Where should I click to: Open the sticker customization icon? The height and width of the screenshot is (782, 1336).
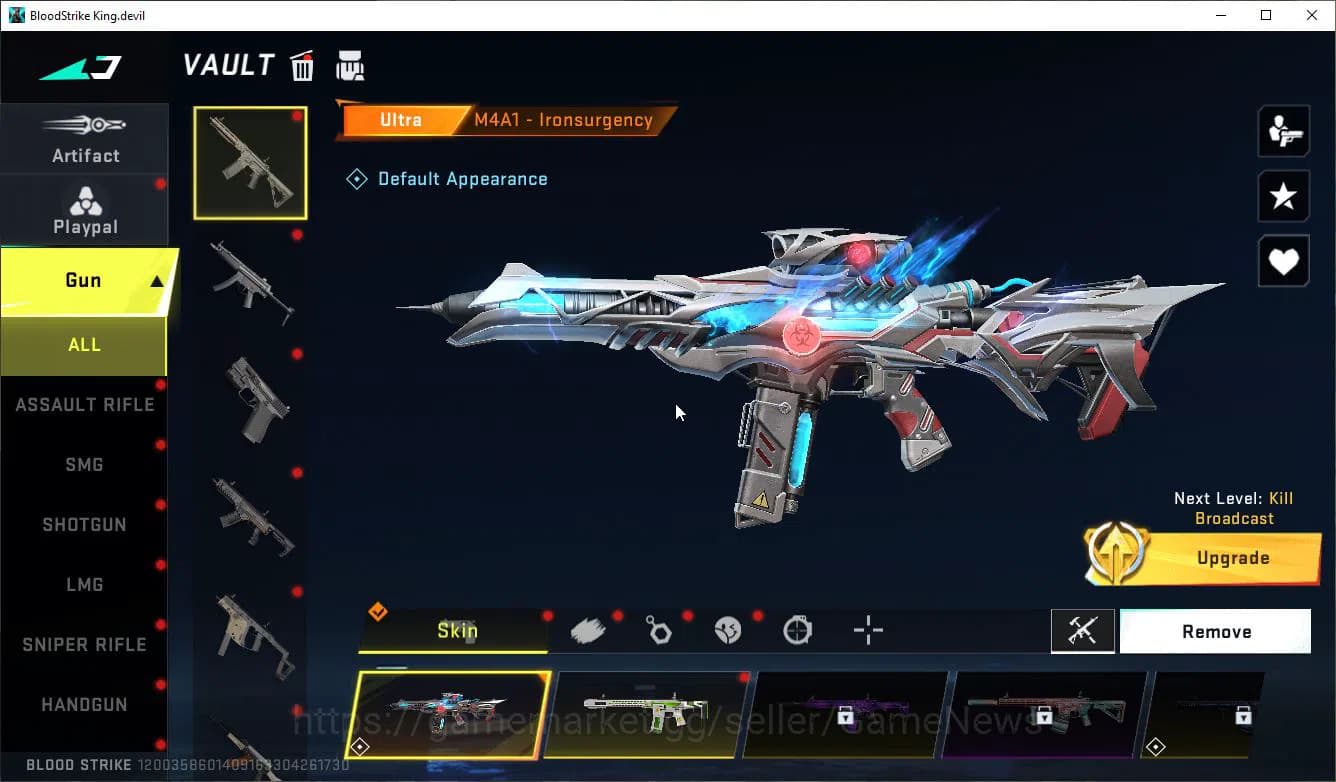(x=728, y=630)
